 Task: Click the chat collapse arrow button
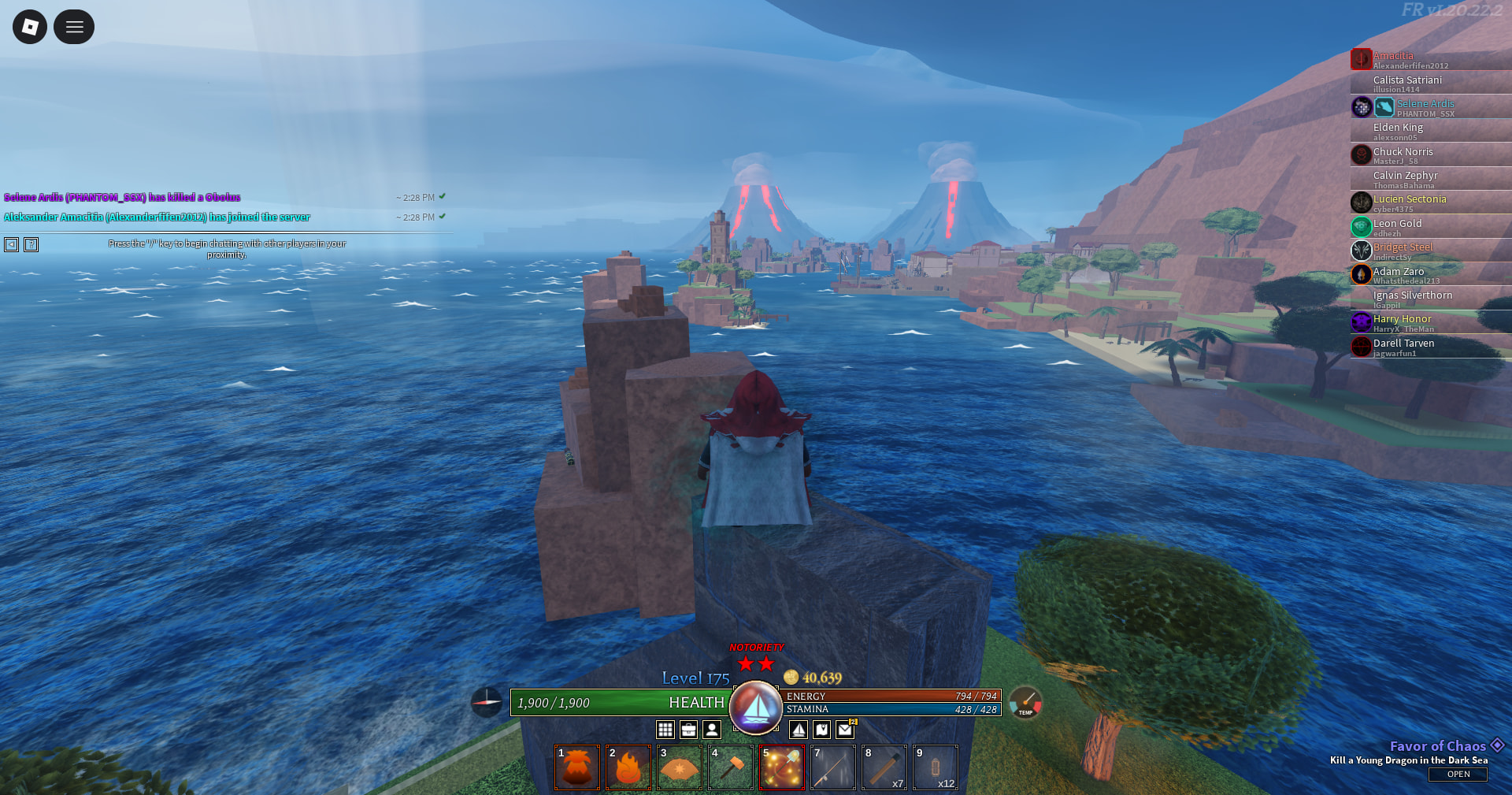coord(12,244)
